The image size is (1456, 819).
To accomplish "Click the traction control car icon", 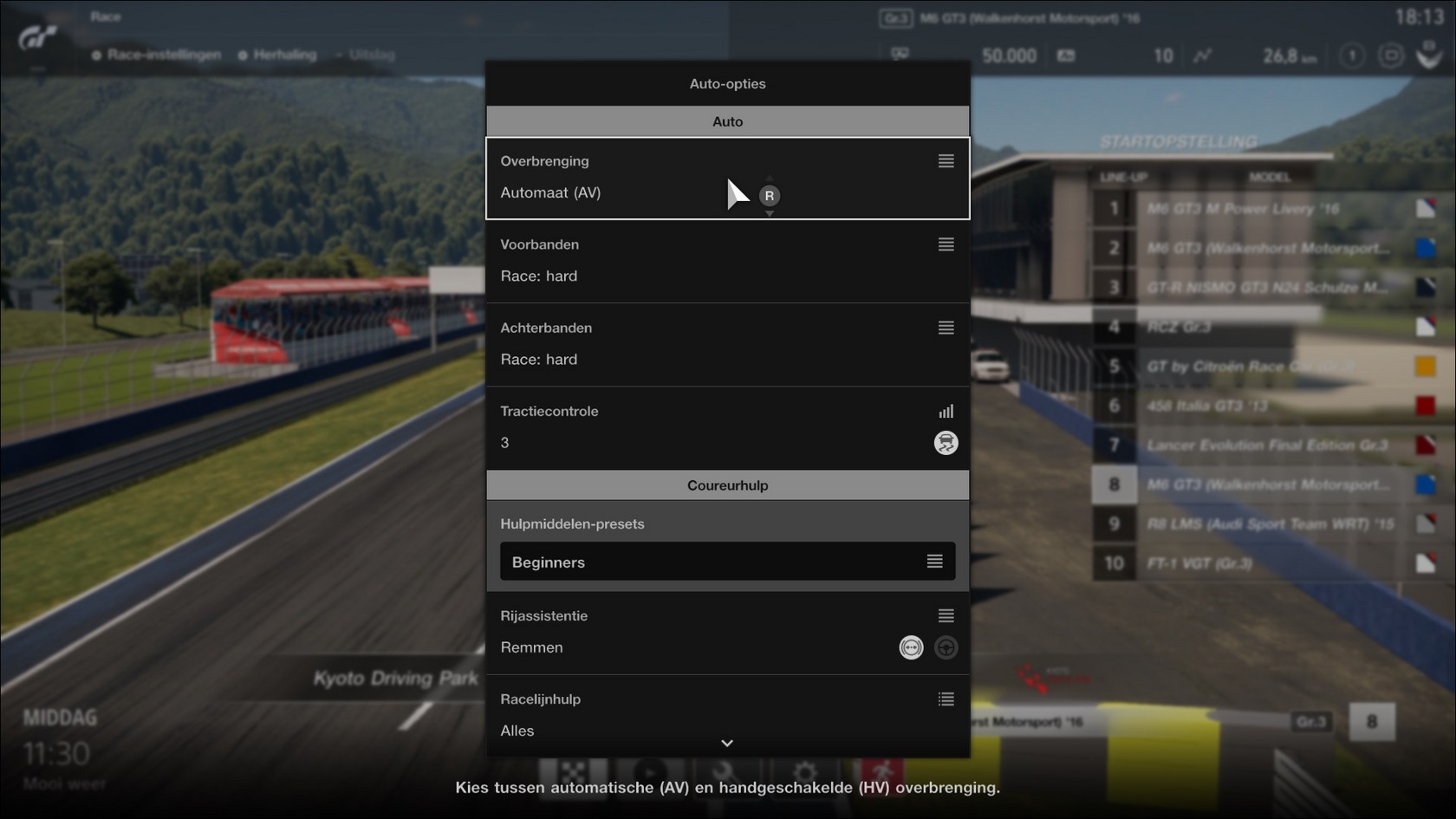I will pyautogui.click(x=946, y=443).
